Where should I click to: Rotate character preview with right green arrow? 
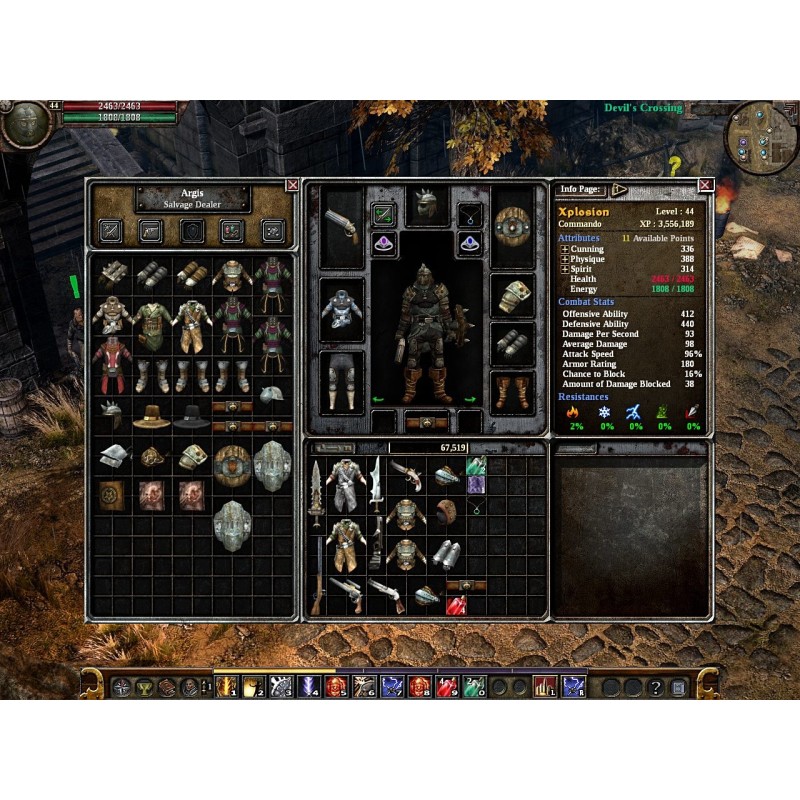(471, 400)
